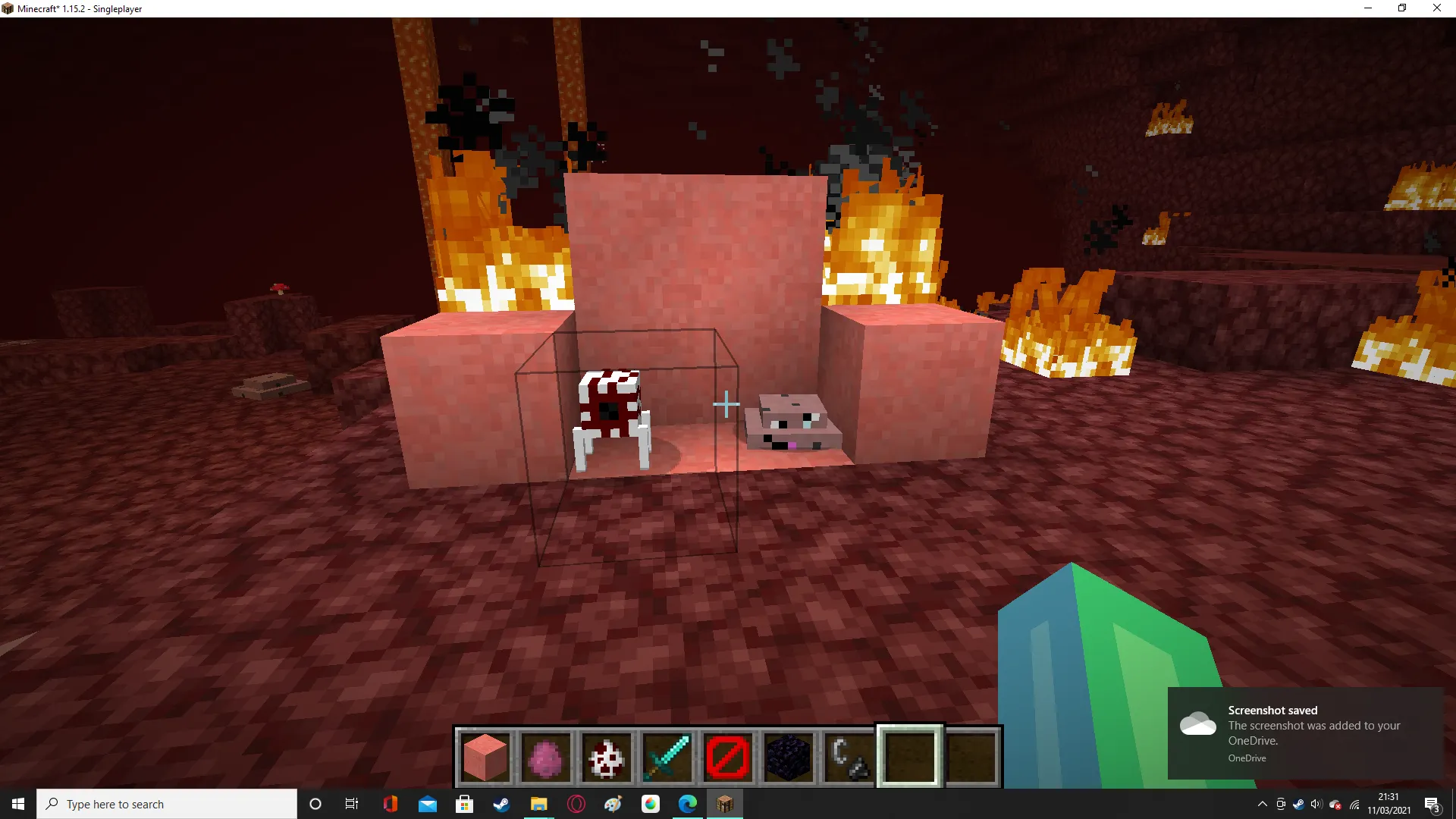Image resolution: width=1456 pixels, height=819 pixels.
Task: Open Steam from the taskbar
Action: tap(502, 804)
